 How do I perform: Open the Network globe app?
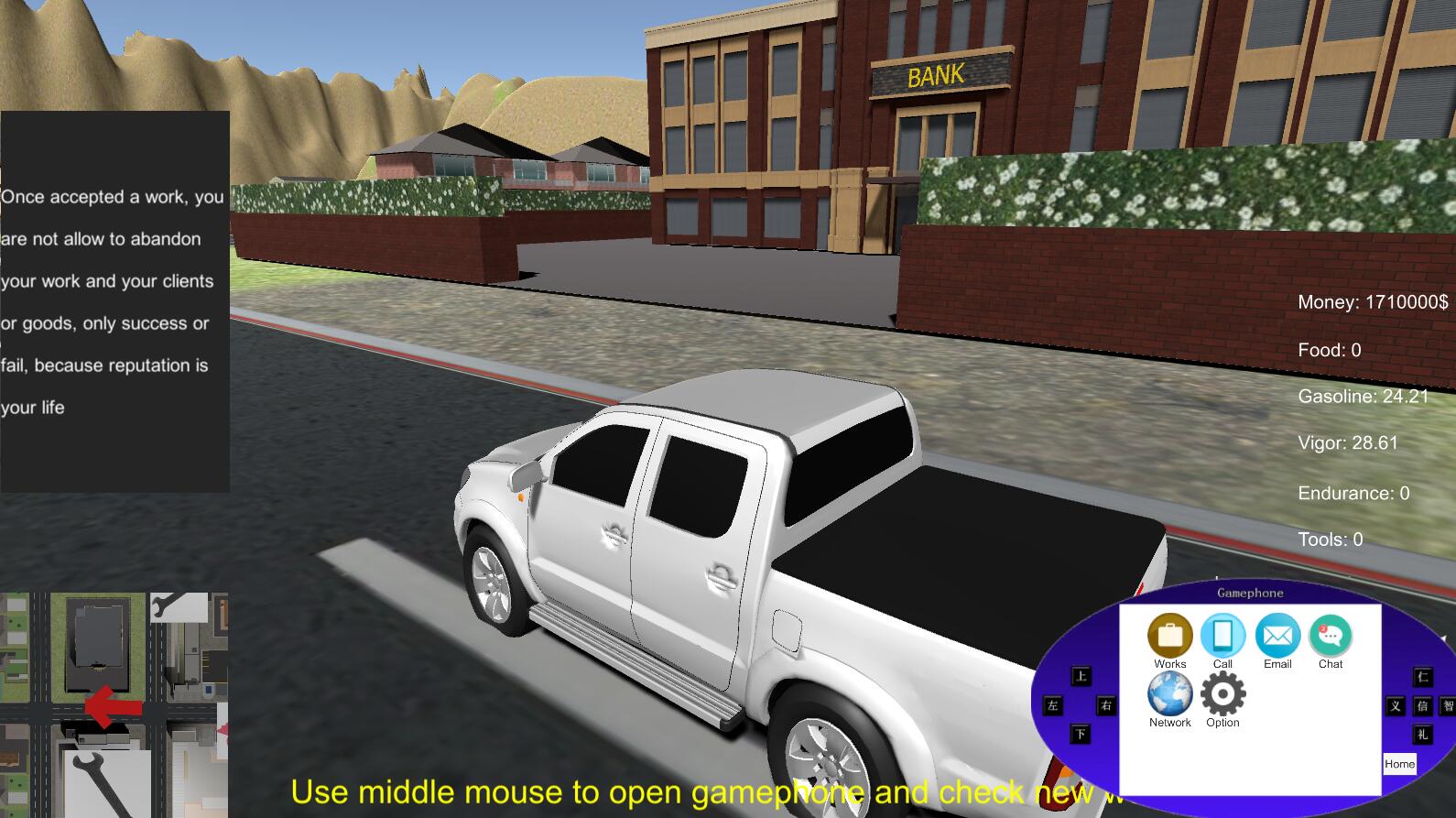pyautogui.click(x=1169, y=694)
